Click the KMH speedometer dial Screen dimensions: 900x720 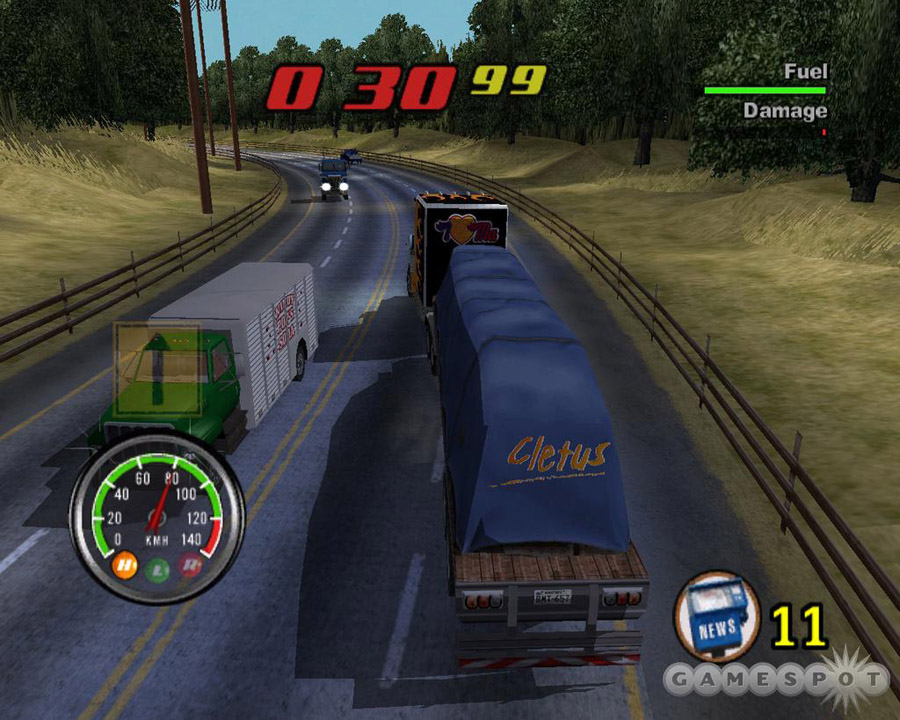click(x=157, y=517)
